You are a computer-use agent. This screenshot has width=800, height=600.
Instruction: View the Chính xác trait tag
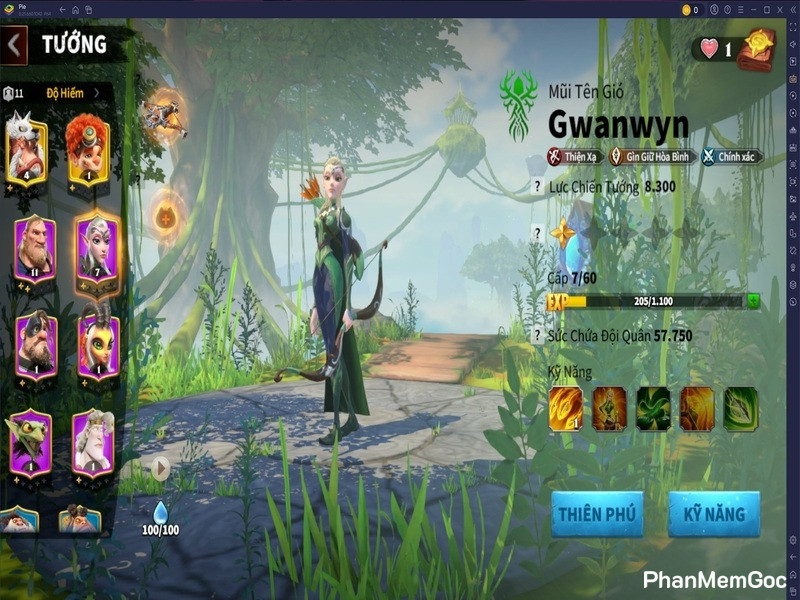731,156
